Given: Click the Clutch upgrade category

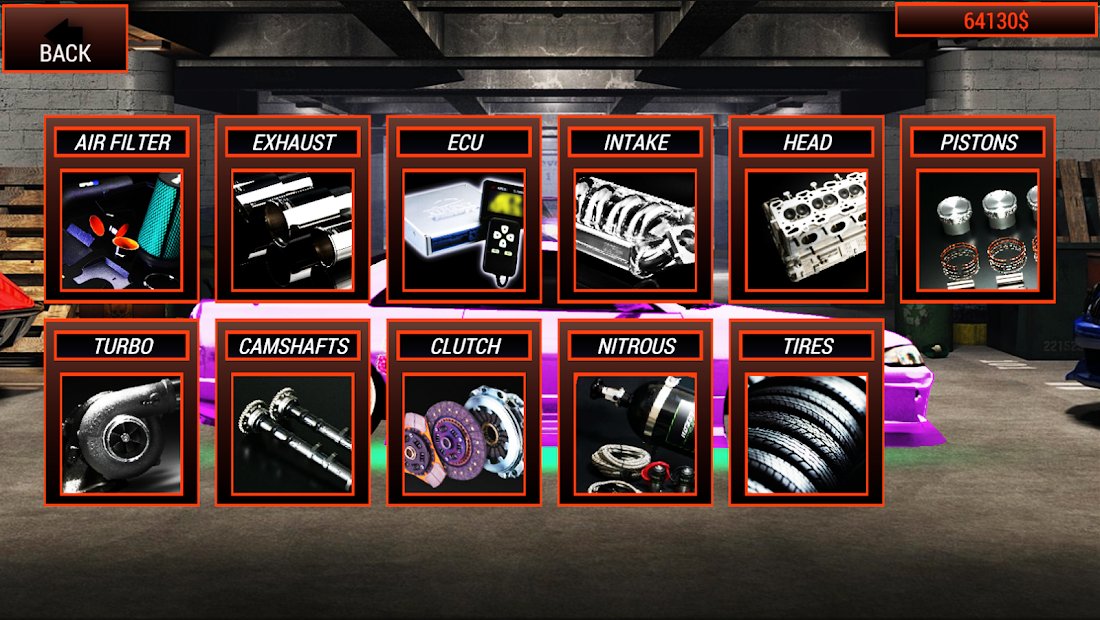Looking at the screenshot, I should pos(464,414).
